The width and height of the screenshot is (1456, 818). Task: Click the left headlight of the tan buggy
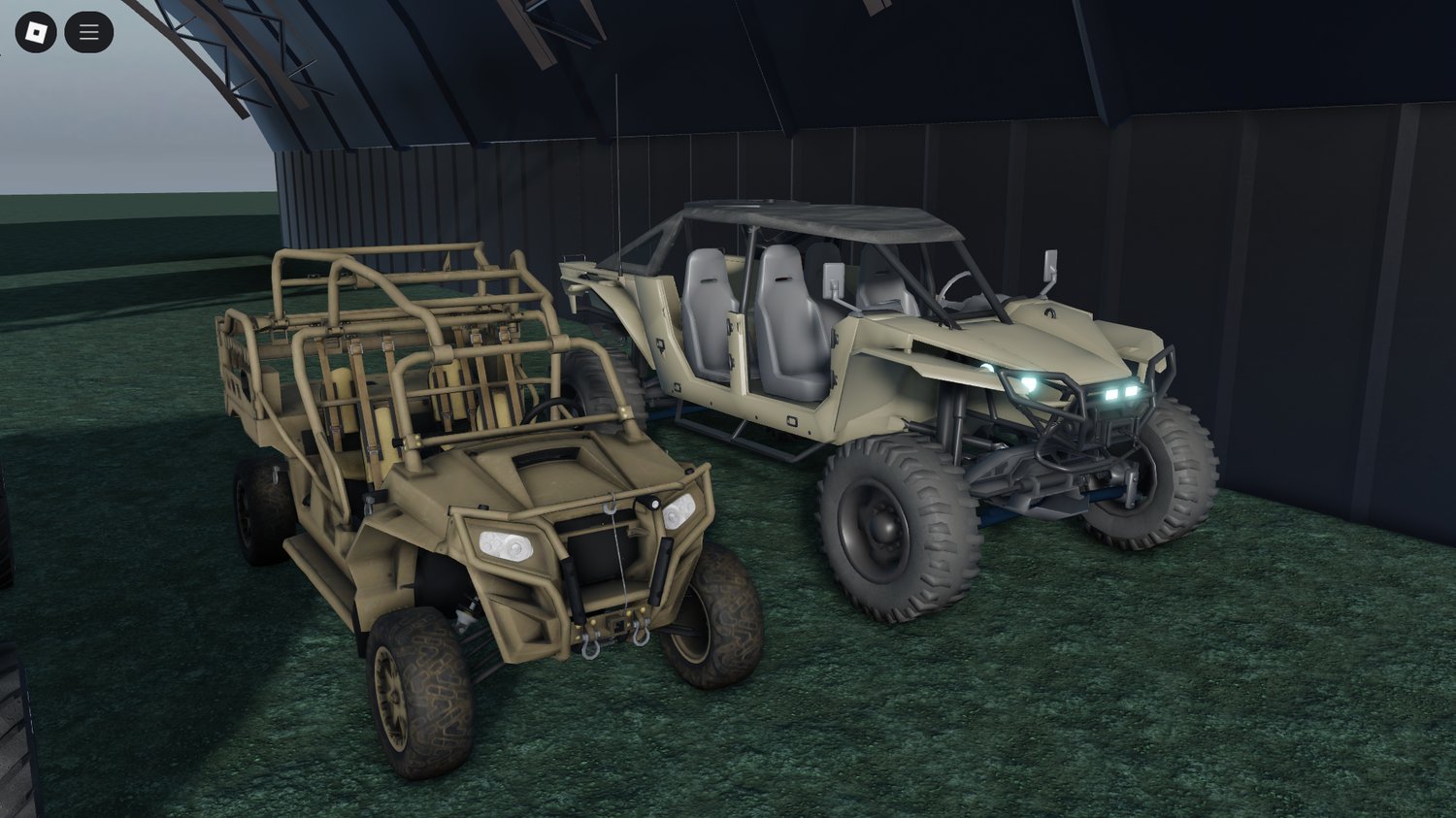504,543
